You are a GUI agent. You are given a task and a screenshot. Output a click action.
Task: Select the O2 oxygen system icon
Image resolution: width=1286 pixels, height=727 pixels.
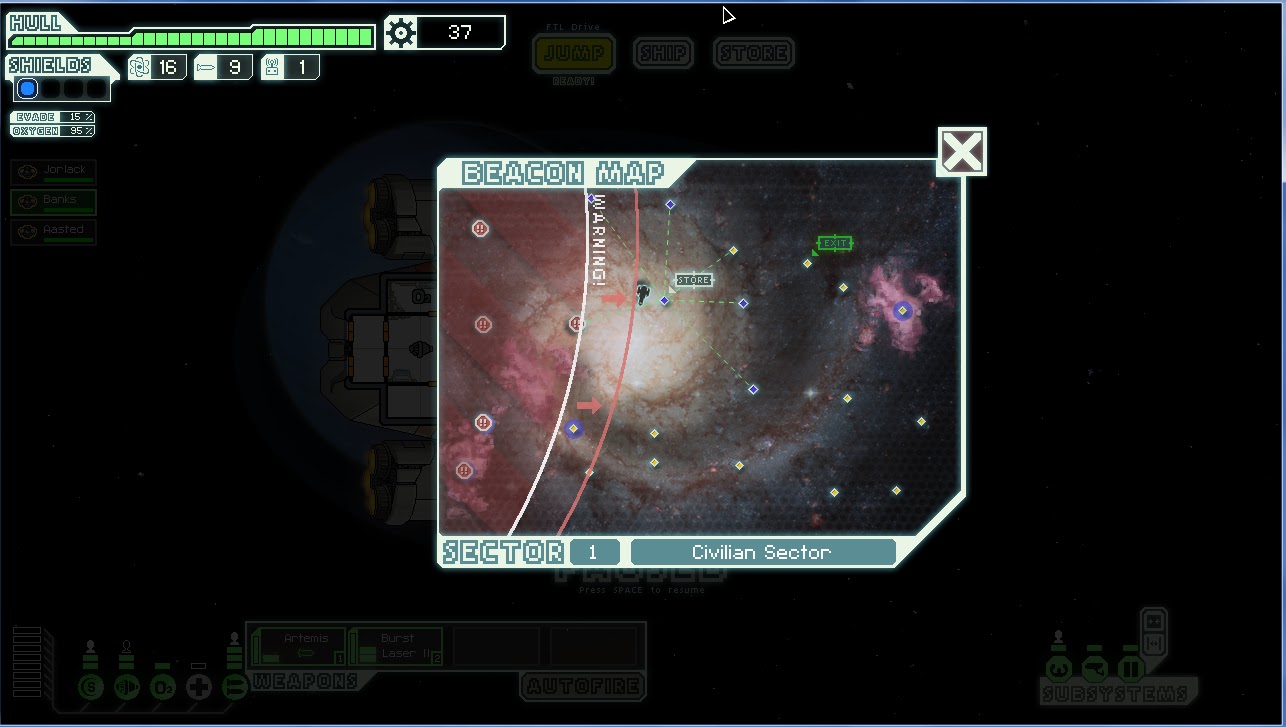(163, 687)
